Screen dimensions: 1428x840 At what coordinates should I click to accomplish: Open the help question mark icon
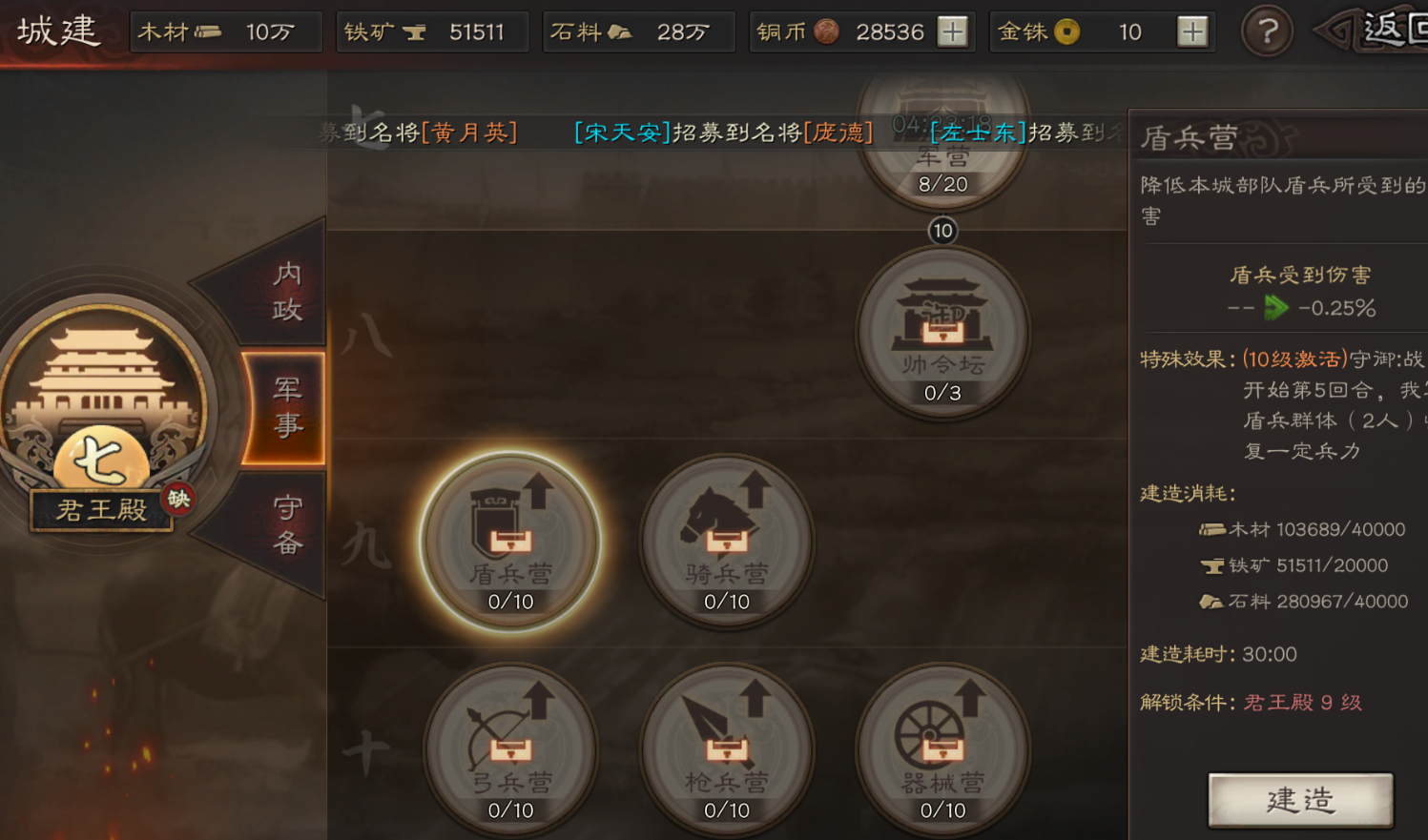coord(1266,31)
